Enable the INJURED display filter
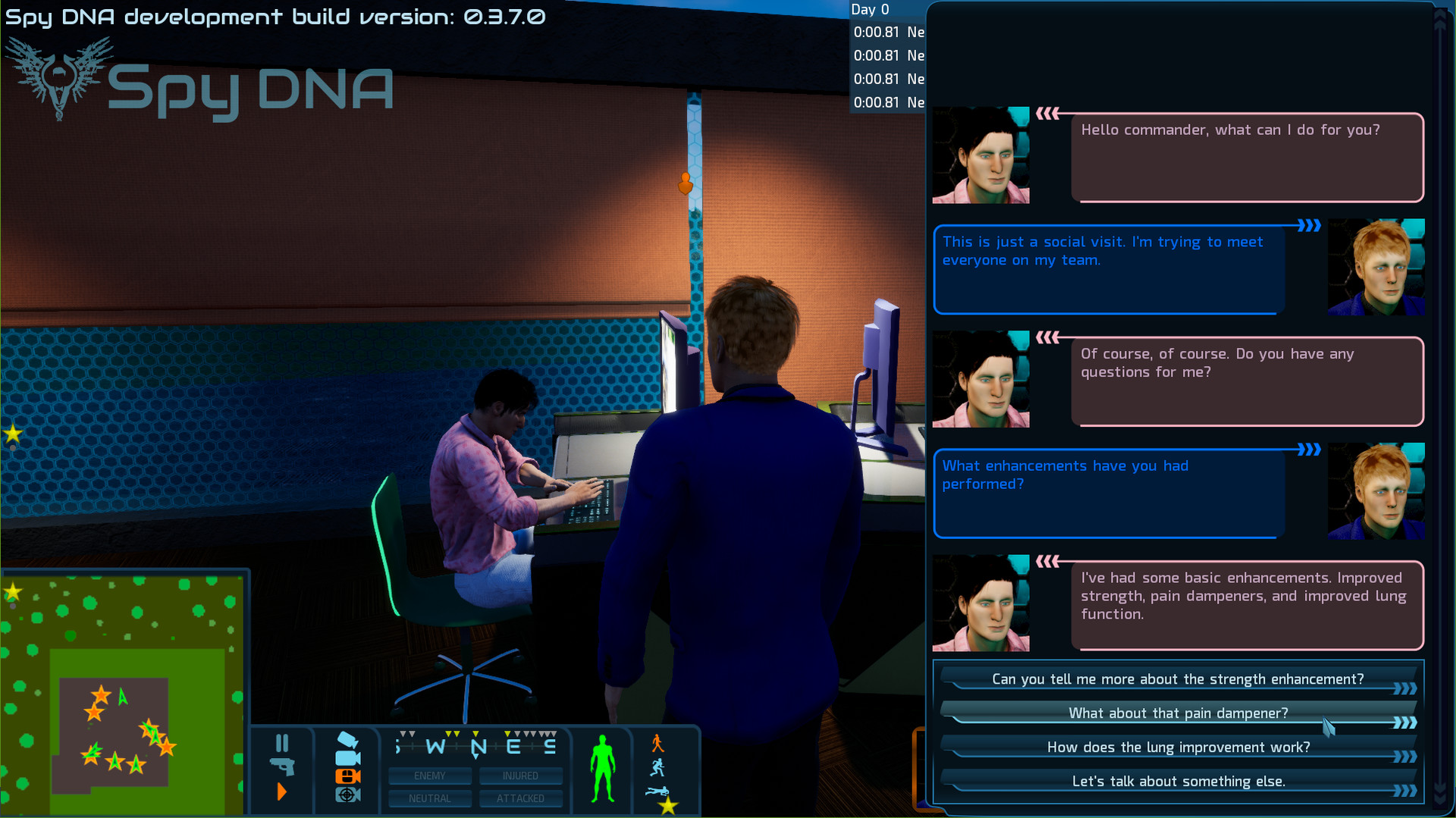The height and width of the screenshot is (818, 1456). (x=521, y=775)
